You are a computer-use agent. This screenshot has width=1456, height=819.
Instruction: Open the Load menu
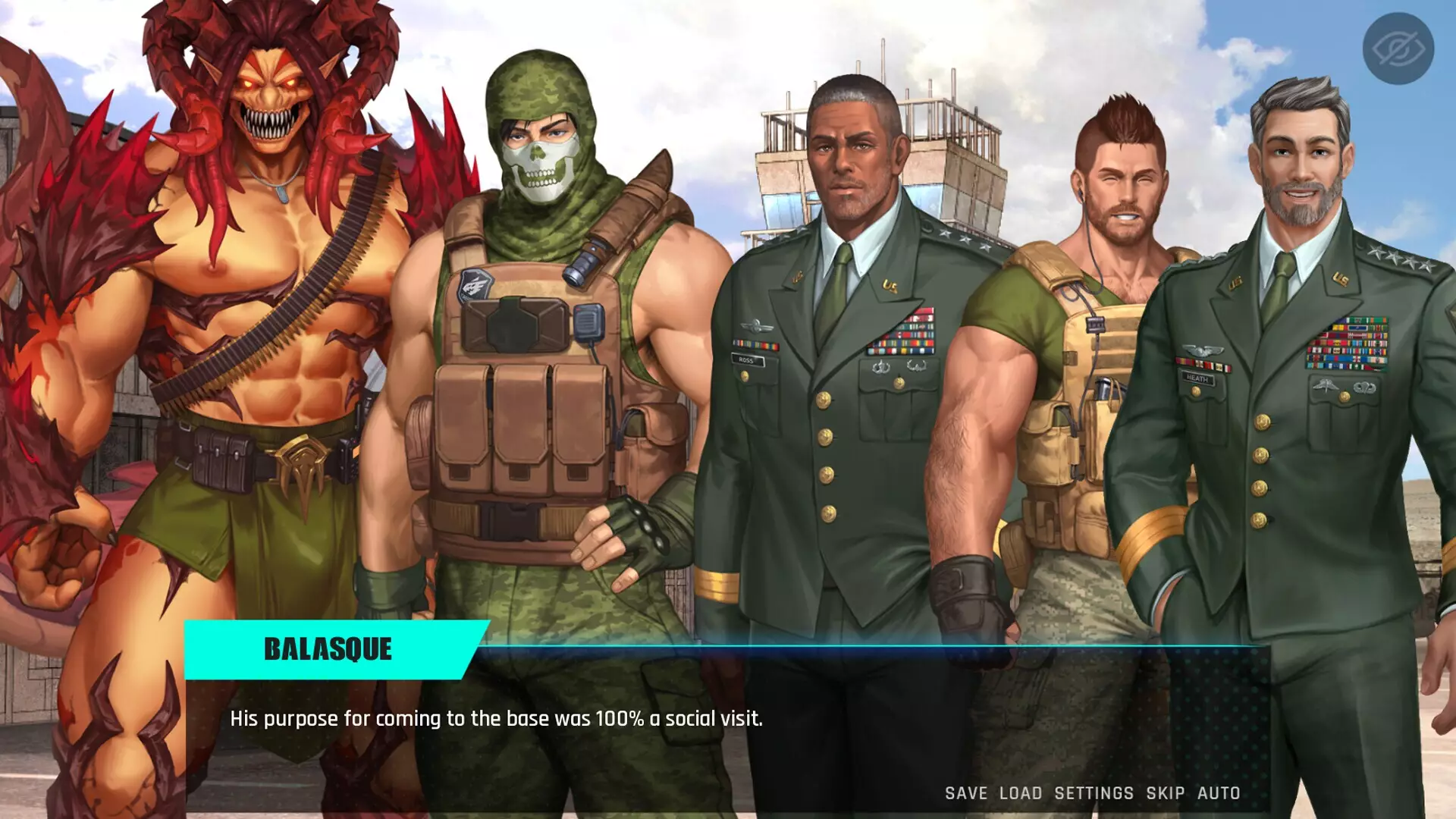coord(1020,793)
